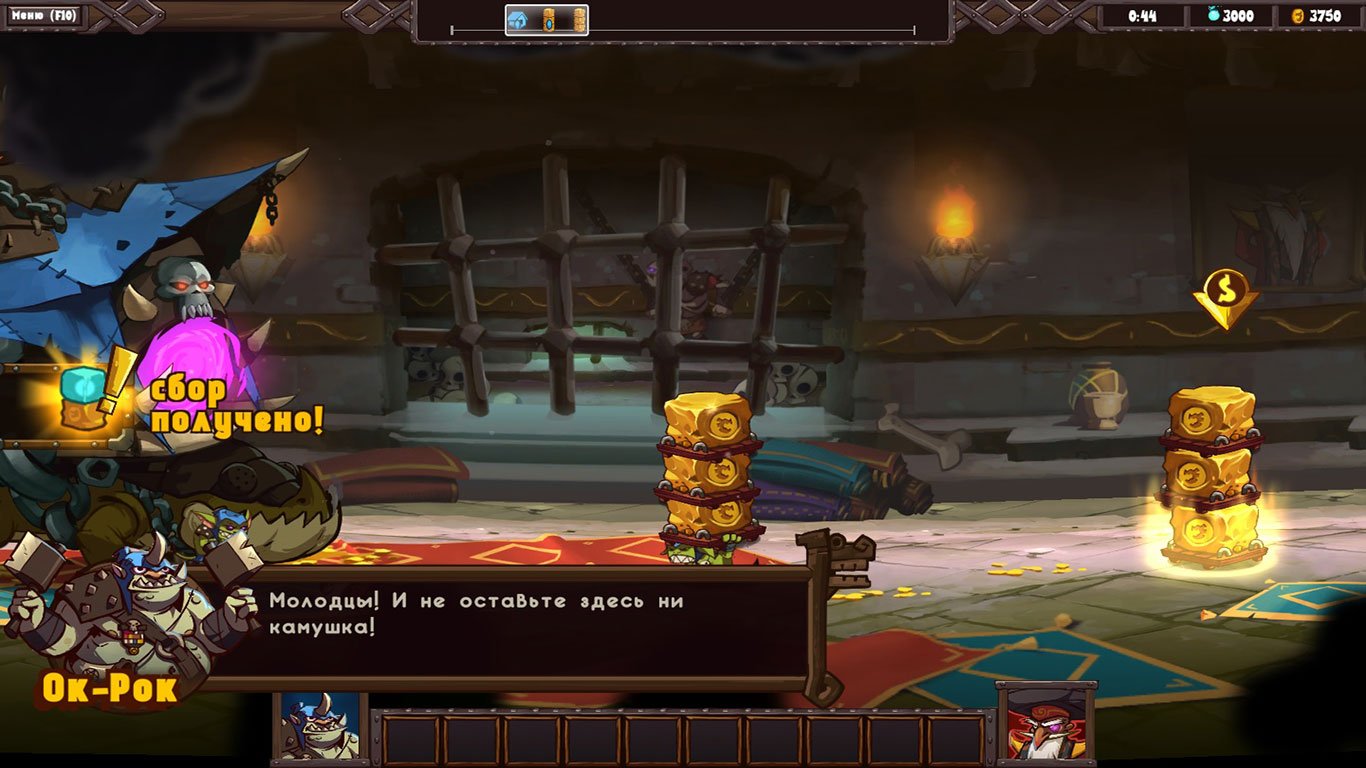
Task: Dismiss the 'сбор получено!' notification
Action: click(x=235, y=405)
